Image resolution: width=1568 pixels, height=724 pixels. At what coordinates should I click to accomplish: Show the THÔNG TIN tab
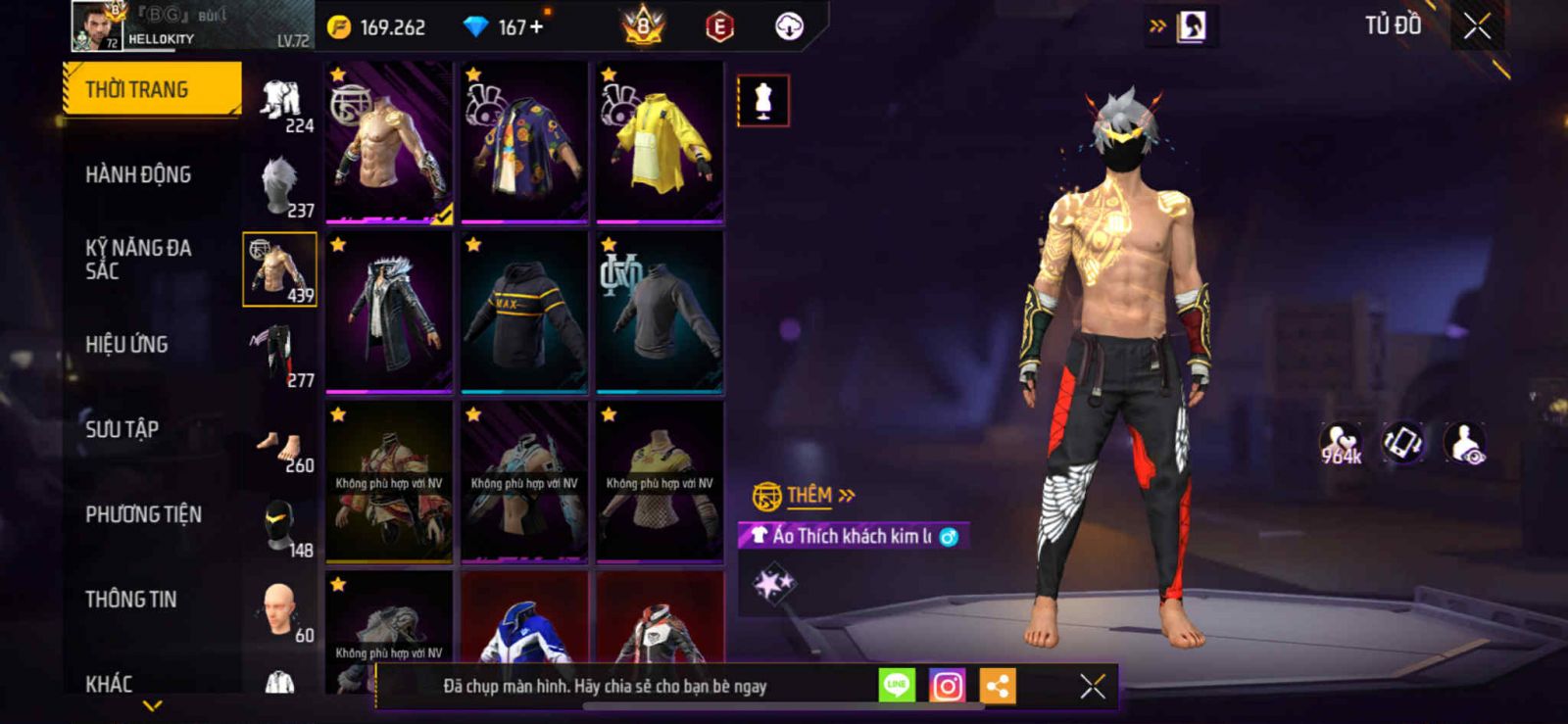point(130,600)
